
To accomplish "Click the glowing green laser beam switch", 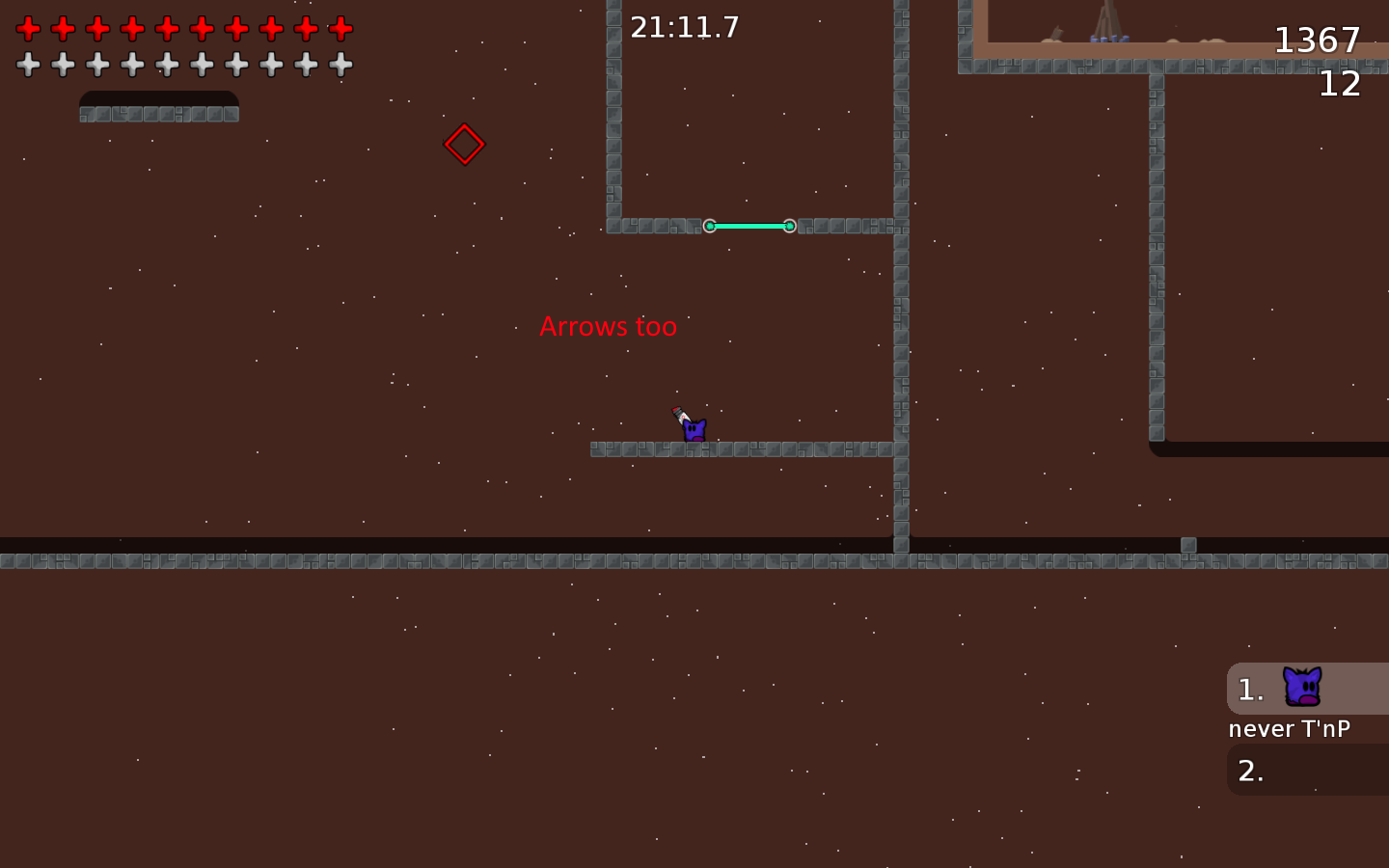I will pos(749,226).
